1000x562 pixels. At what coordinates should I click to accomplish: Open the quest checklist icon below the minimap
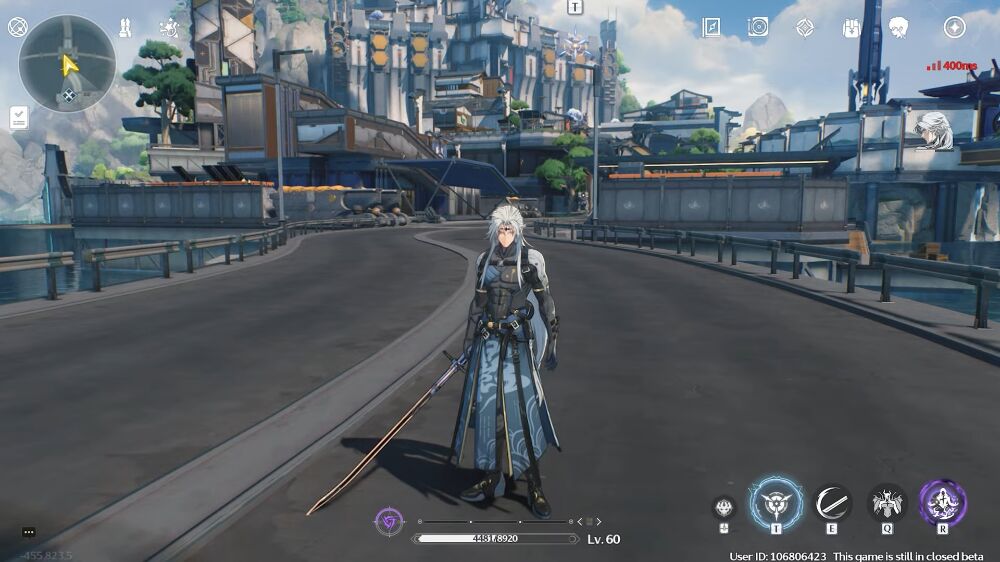tap(18, 117)
